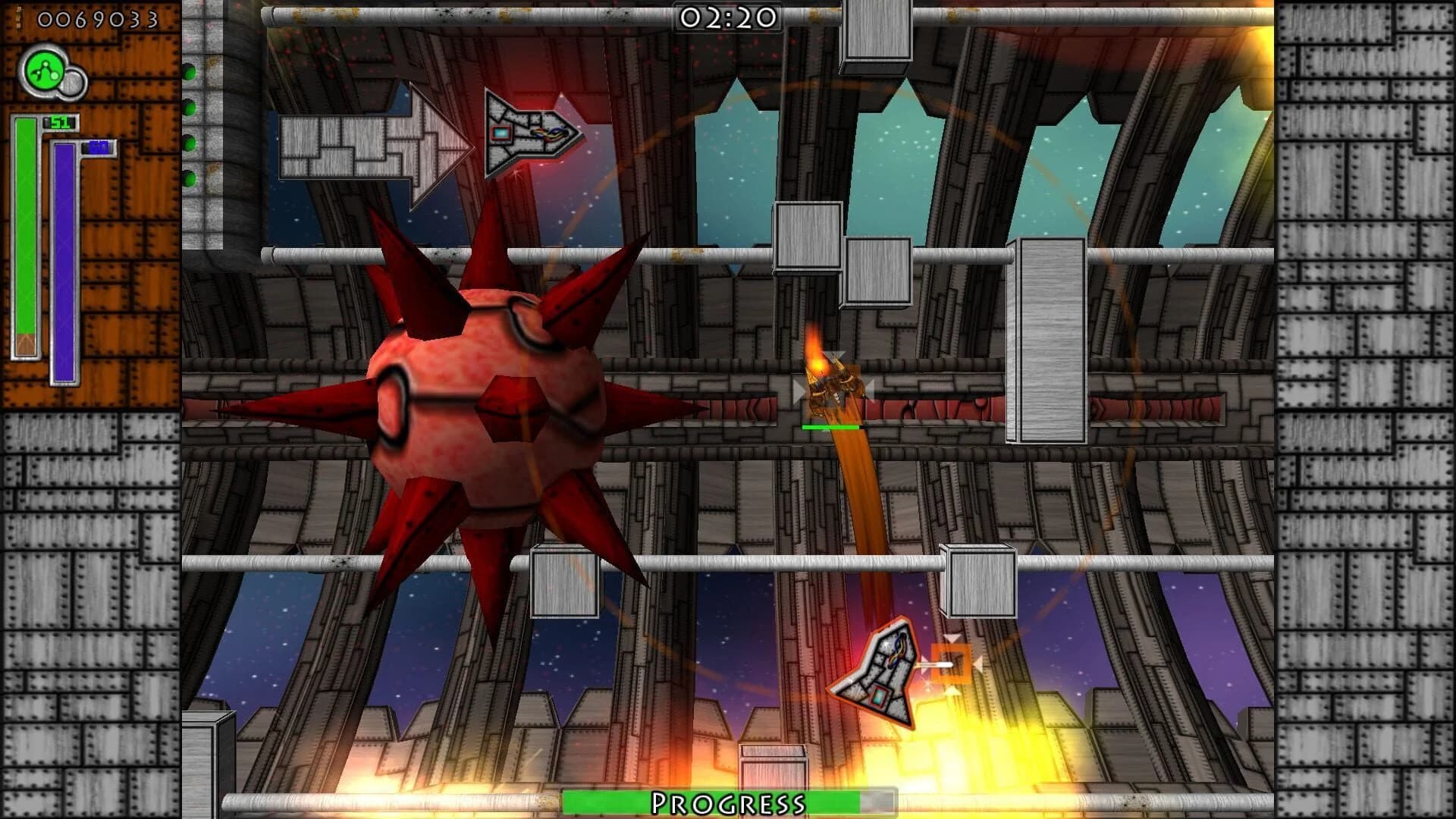1456x819 pixels.
Task: Open the timer display showing 02:20
Action: tap(730, 17)
